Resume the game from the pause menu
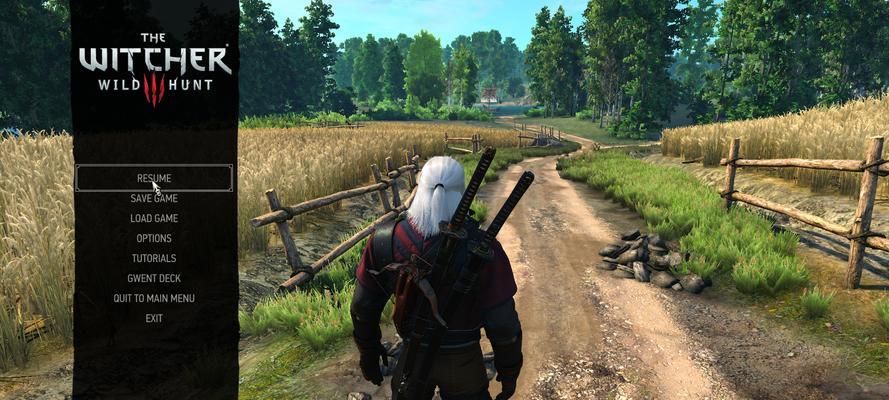The image size is (889, 400). coord(154,178)
